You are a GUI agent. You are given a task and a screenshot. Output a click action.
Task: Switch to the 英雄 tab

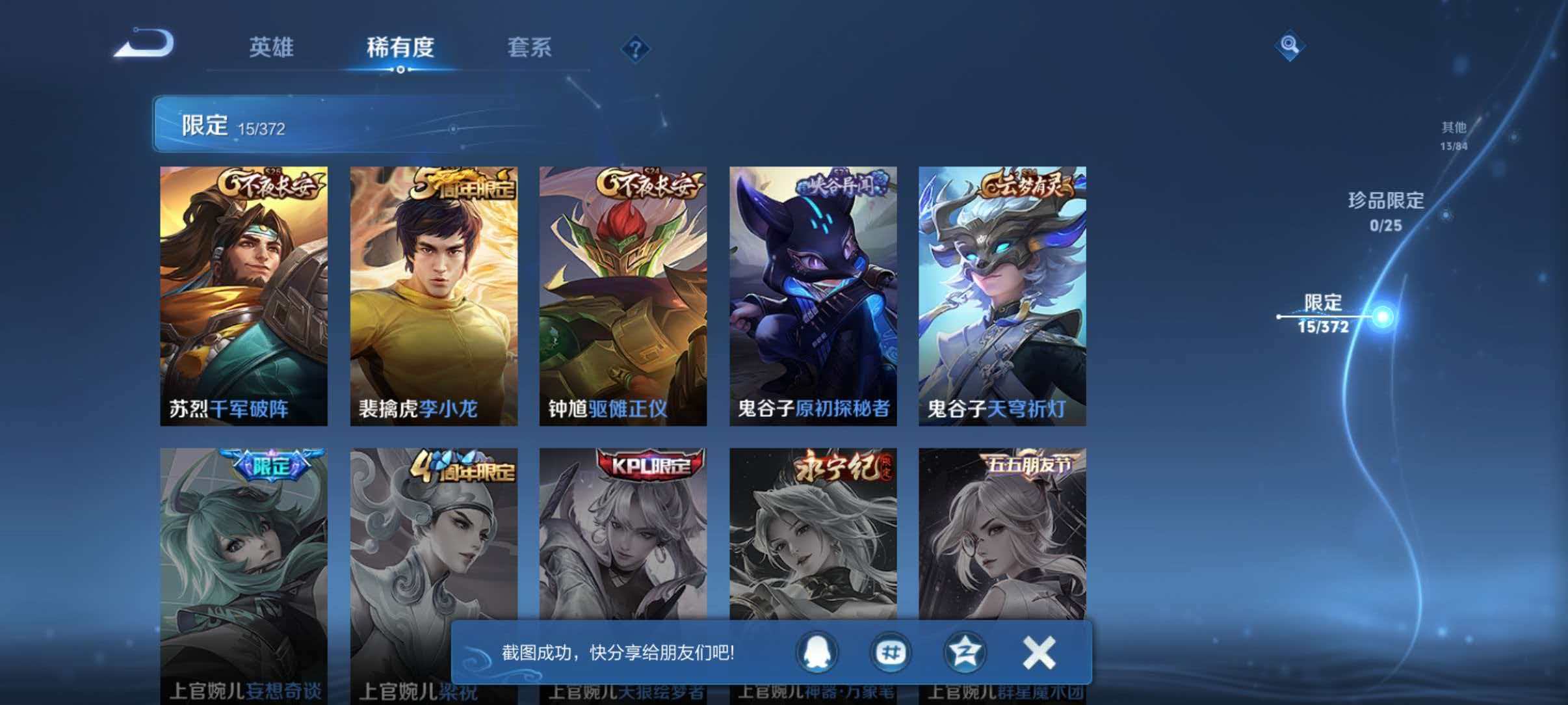pos(270,47)
